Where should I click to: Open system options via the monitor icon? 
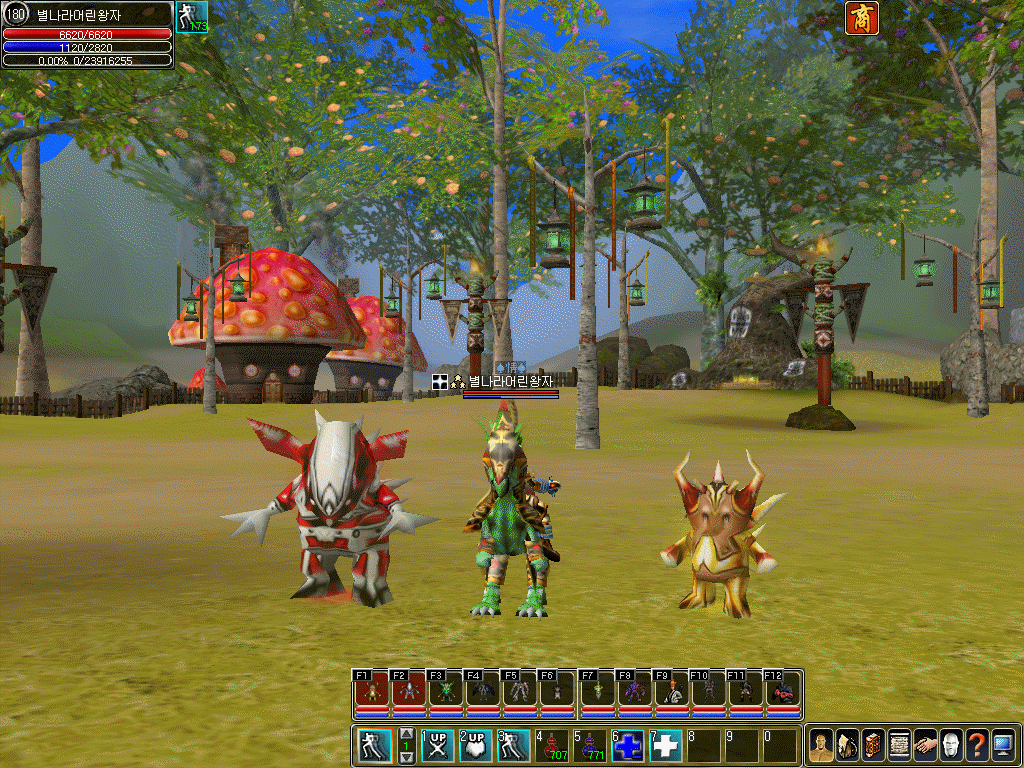[1003, 746]
